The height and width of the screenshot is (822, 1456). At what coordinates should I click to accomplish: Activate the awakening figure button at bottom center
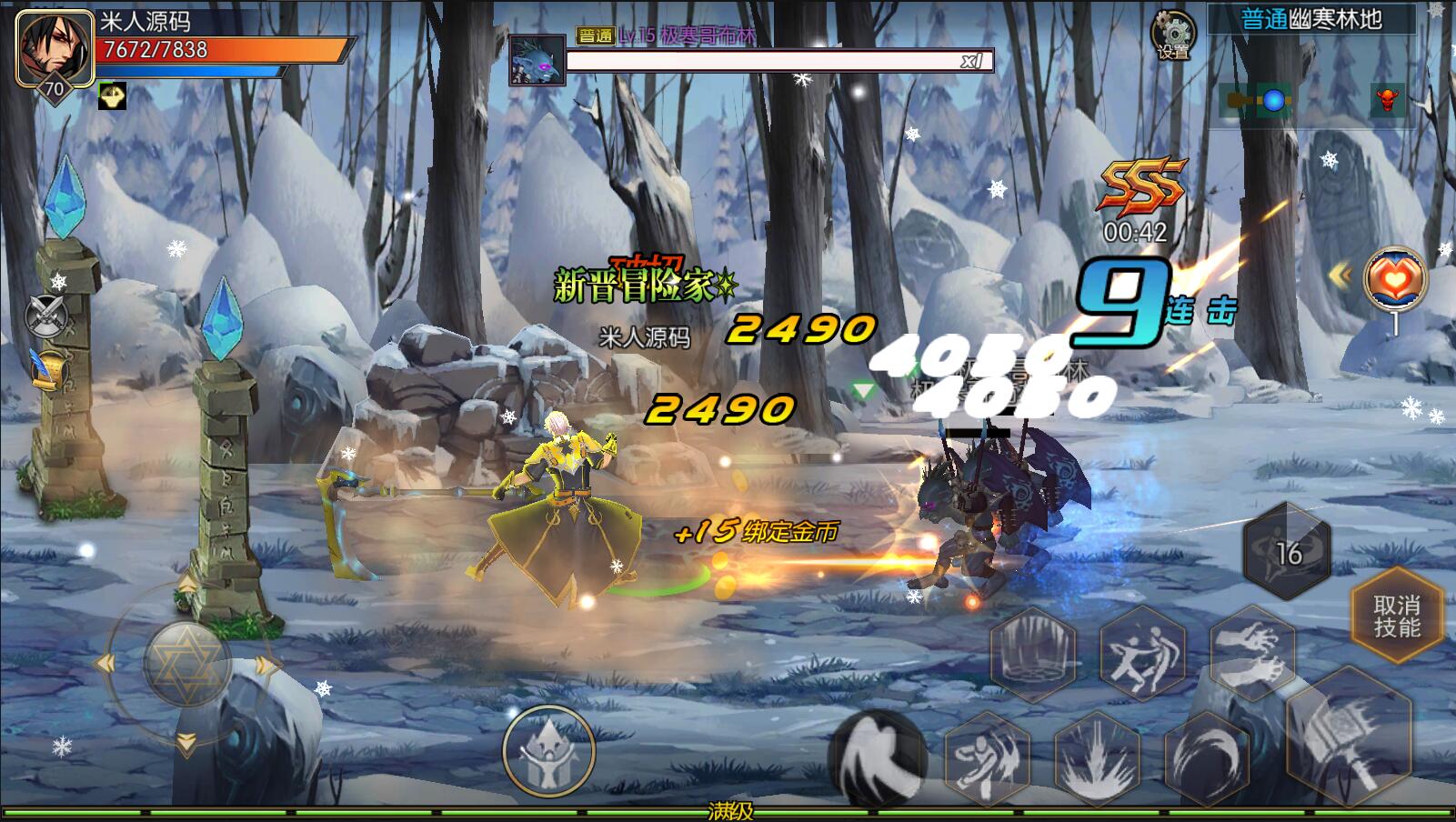point(548,752)
